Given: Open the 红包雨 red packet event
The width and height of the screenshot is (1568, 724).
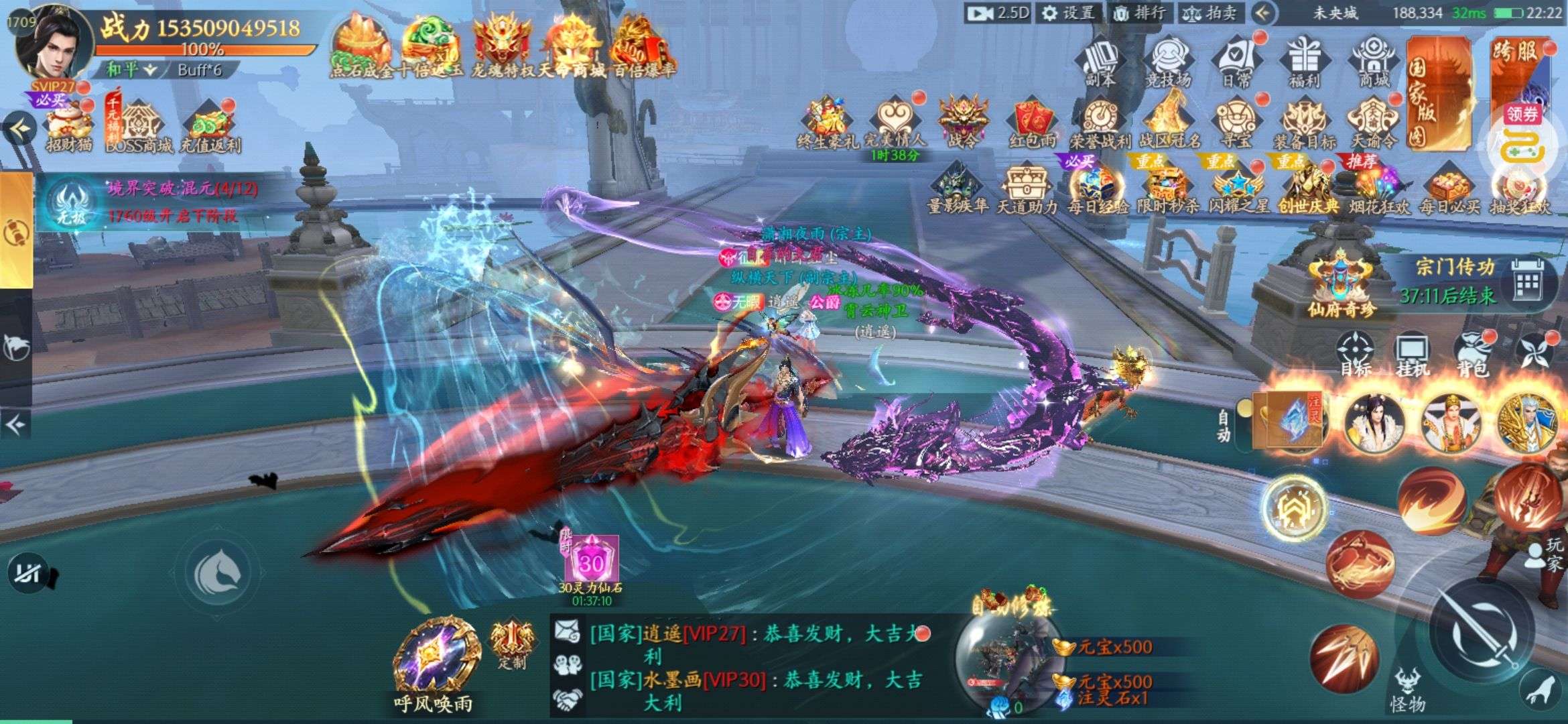Looking at the screenshot, I should click(x=1032, y=123).
